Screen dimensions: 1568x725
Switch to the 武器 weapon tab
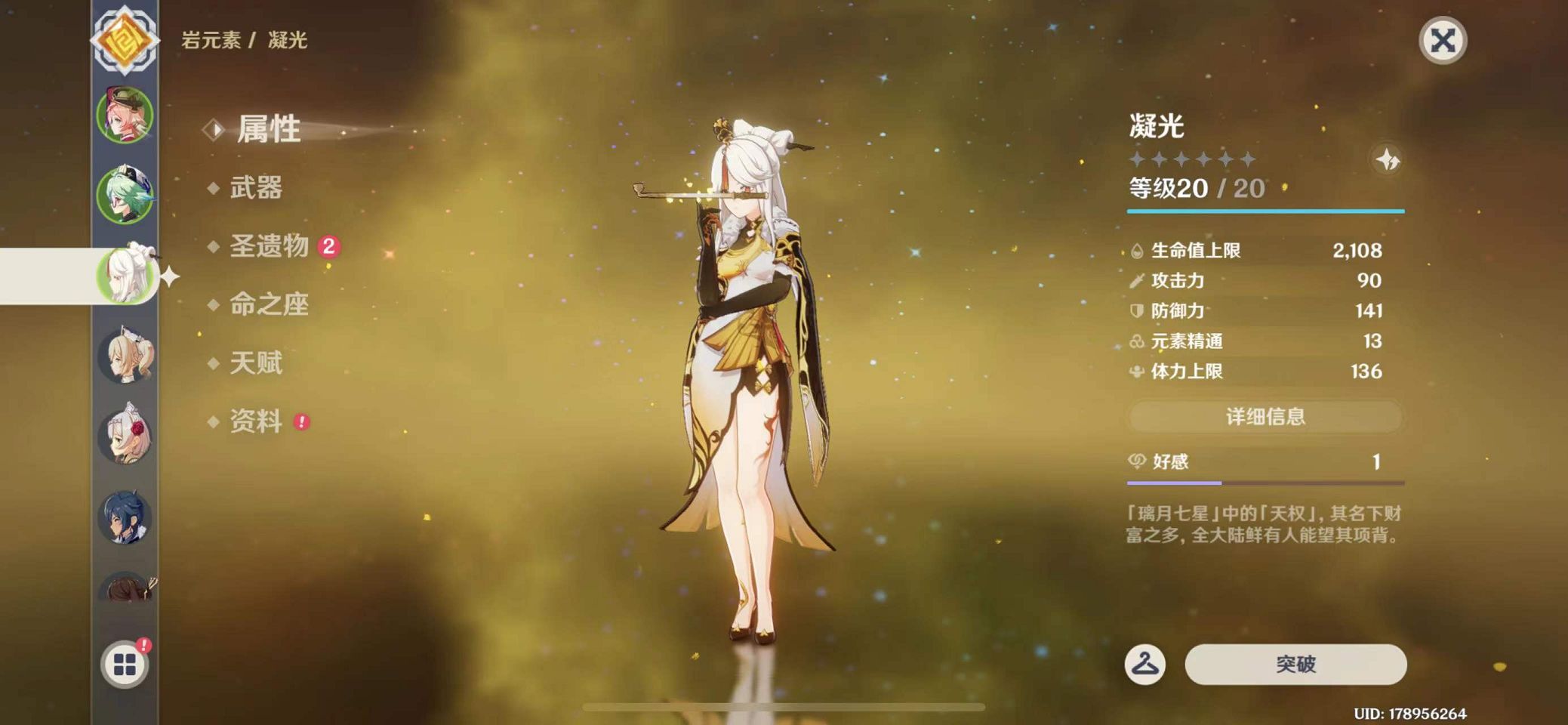coord(256,187)
